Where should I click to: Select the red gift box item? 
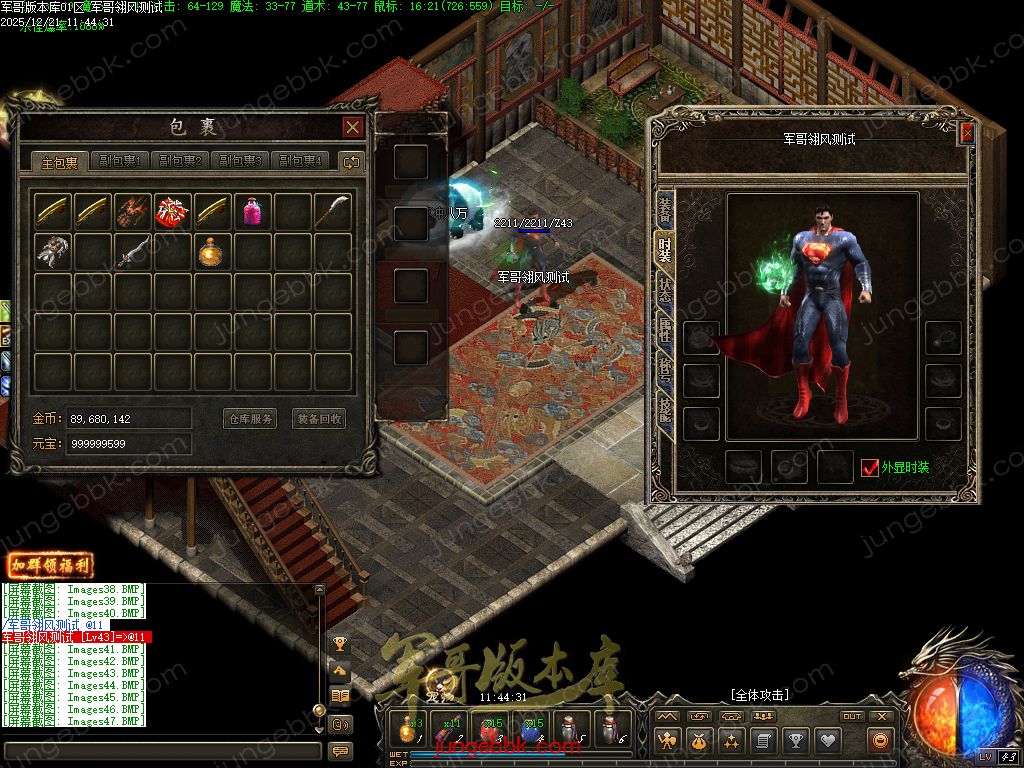coord(173,212)
